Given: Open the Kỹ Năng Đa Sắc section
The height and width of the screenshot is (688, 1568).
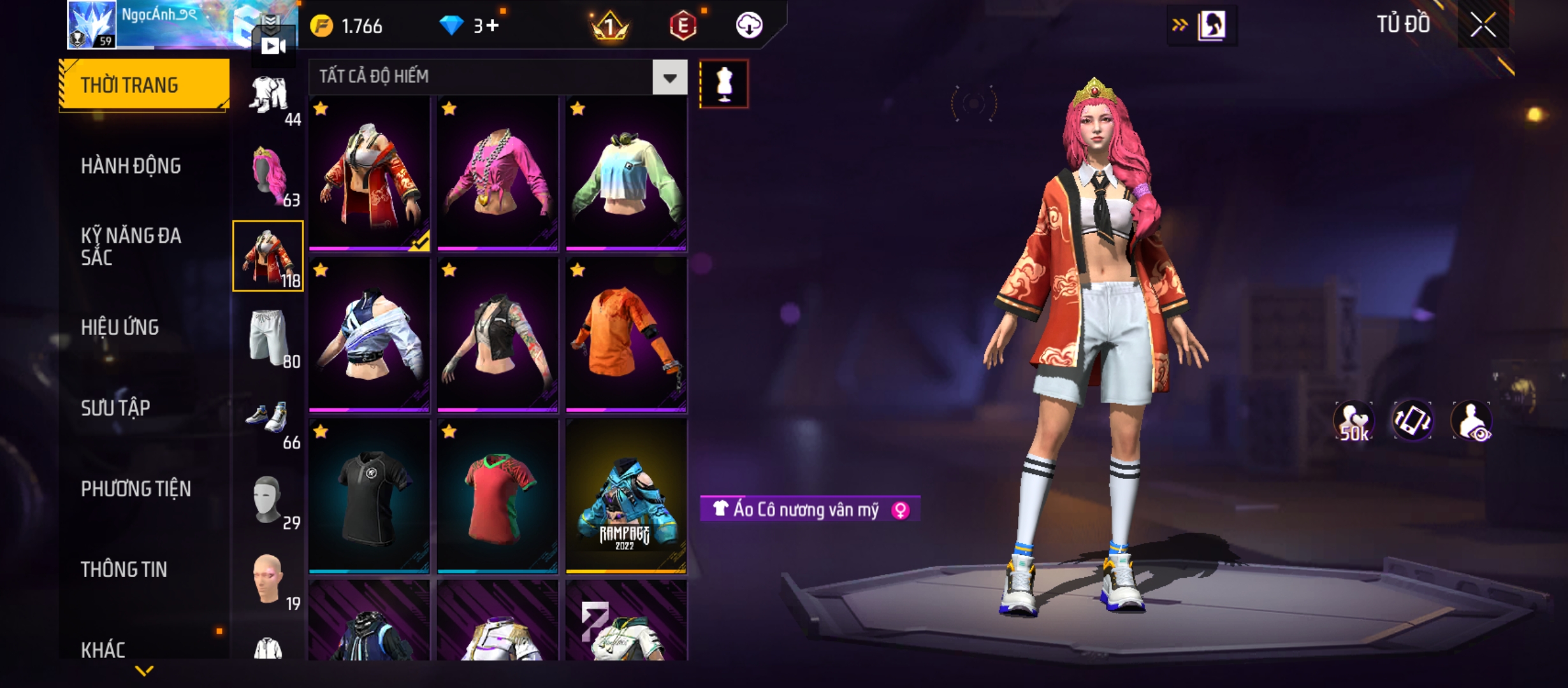Looking at the screenshot, I should (x=131, y=247).
